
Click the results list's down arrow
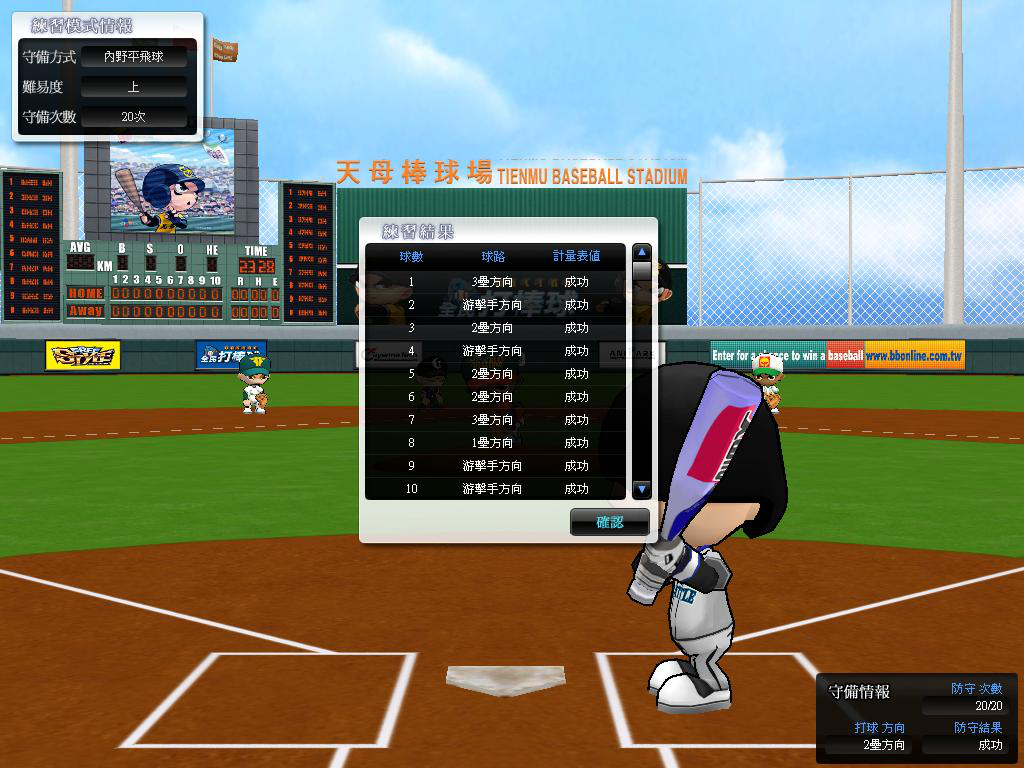coord(642,489)
